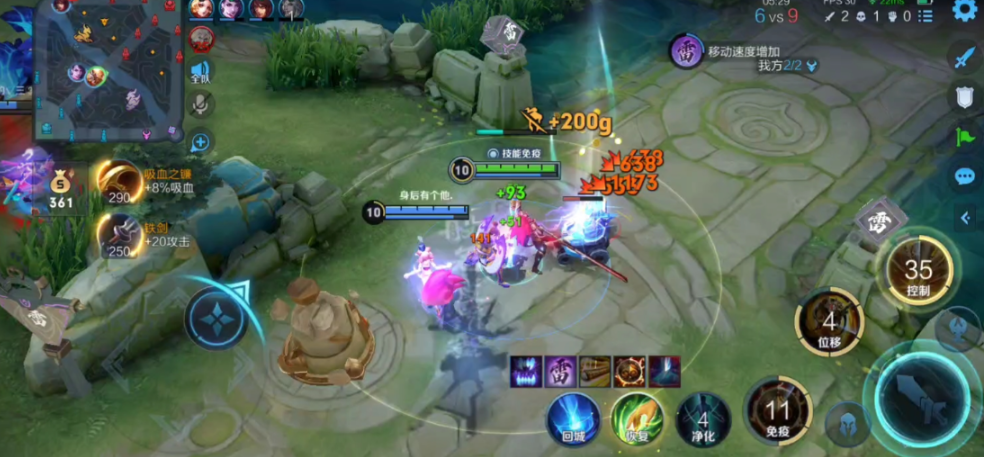This screenshot has height=457, width=984.
Task: Open the settings gear
Action: point(965,11)
